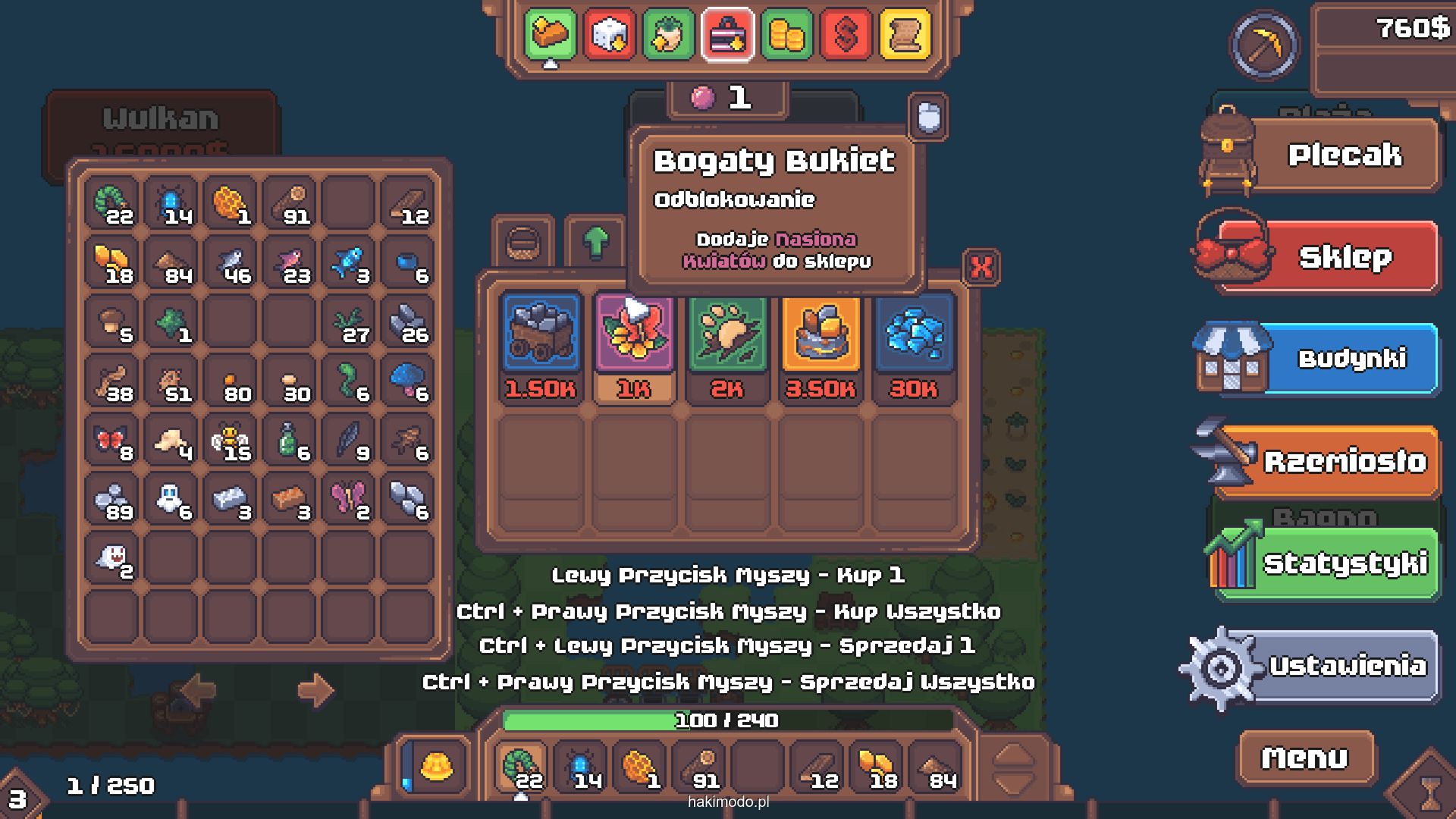Click the green up arrow button
Screen dimensions: 1456x819
[x=596, y=242]
